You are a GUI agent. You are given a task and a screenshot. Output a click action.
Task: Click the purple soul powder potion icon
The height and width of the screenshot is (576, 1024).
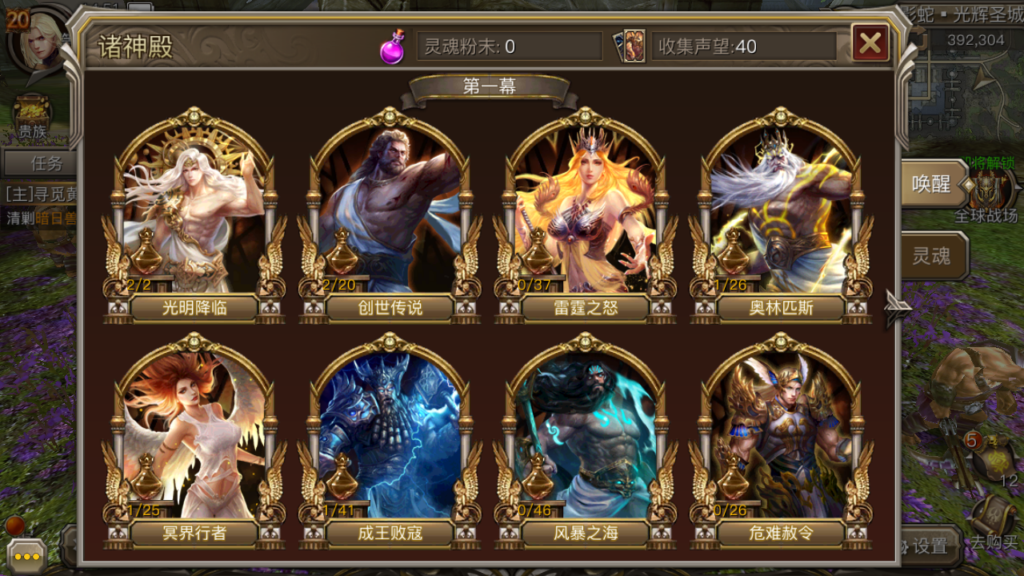392,46
